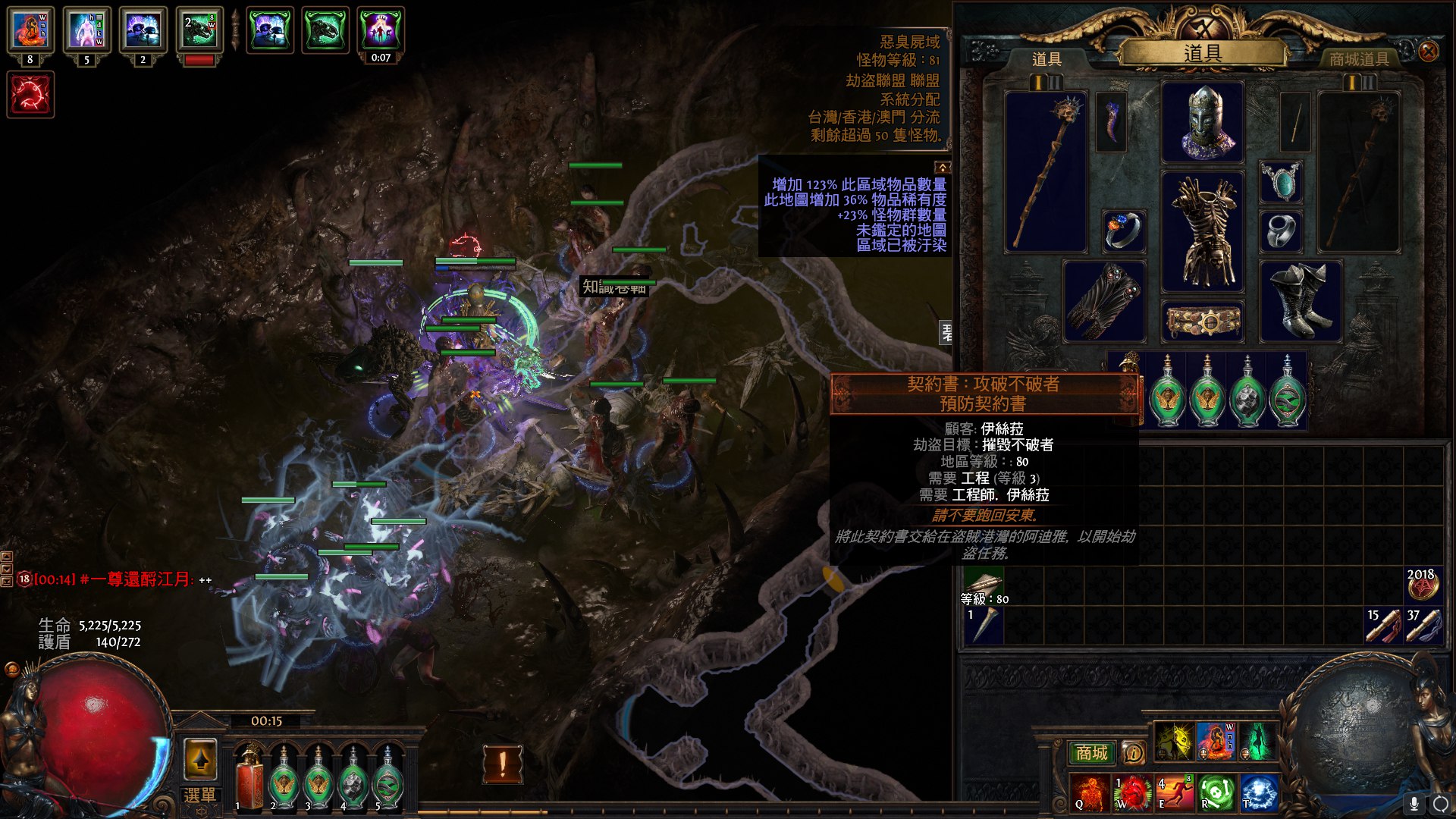Choose the equipped boots slot
Screen dimensions: 1456x819
pos(1300,301)
